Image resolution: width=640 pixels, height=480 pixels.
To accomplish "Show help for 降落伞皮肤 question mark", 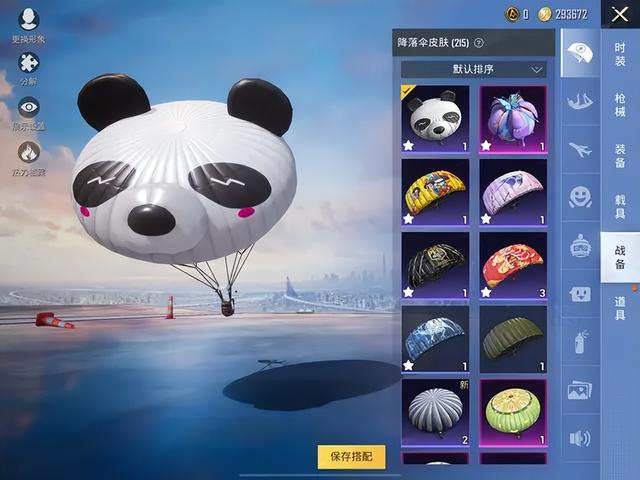I will point(479,43).
